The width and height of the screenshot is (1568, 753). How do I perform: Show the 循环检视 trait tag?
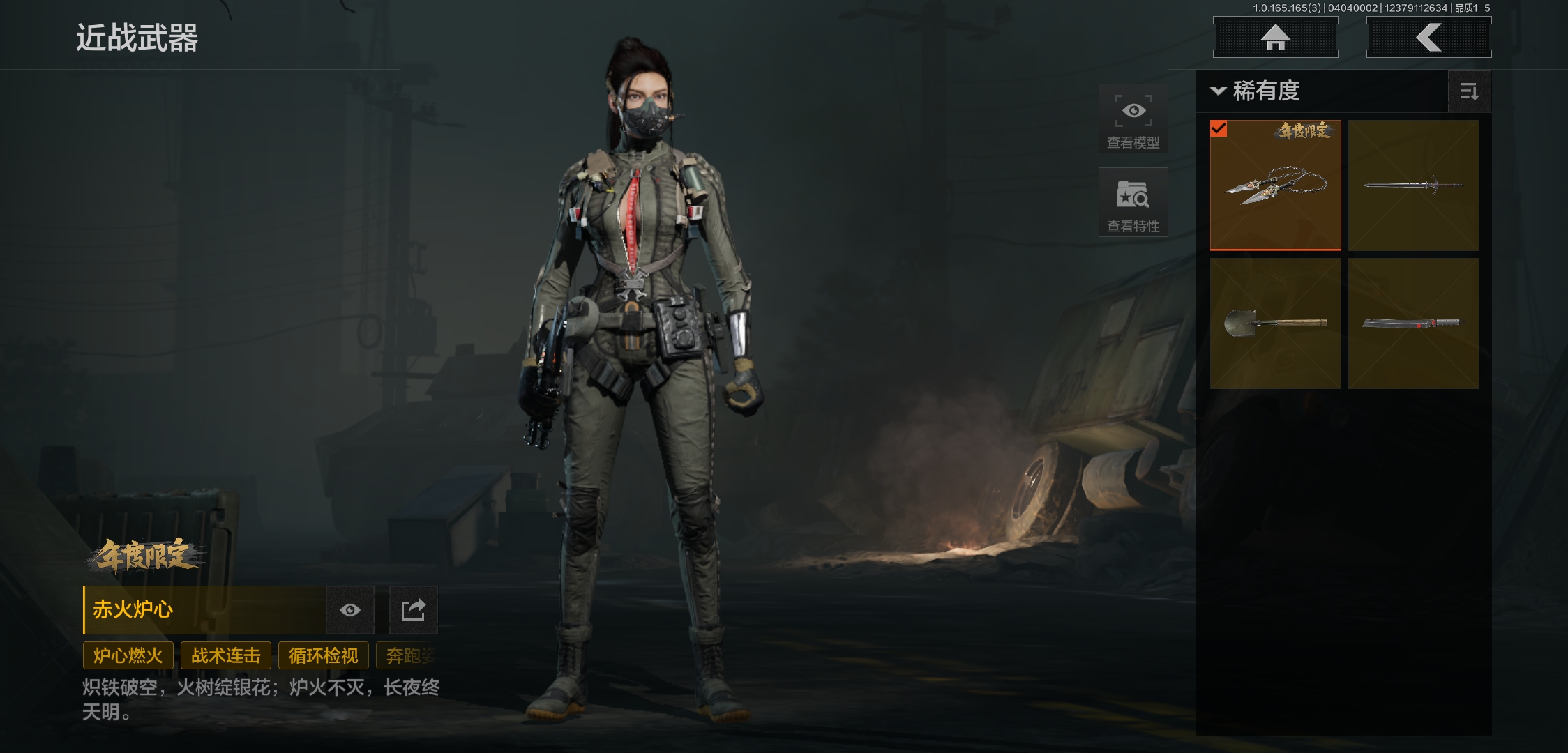[323, 656]
